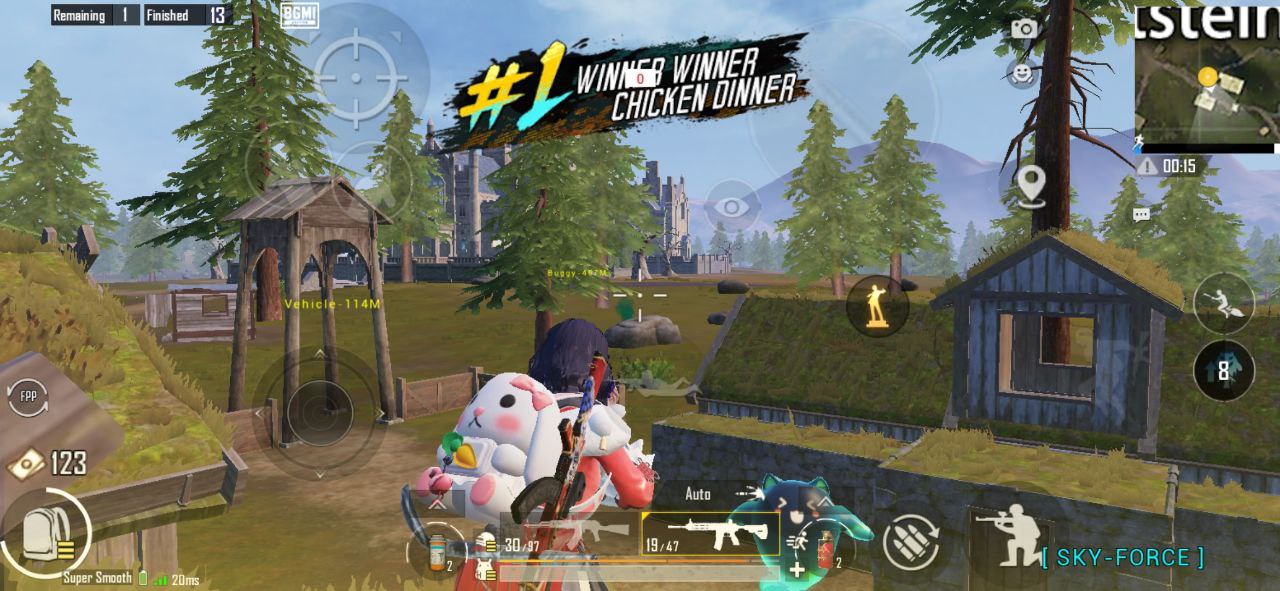Tap the crouch stance soldier button
This screenshot has width=1280, height=591.
tap(1009, 535)
